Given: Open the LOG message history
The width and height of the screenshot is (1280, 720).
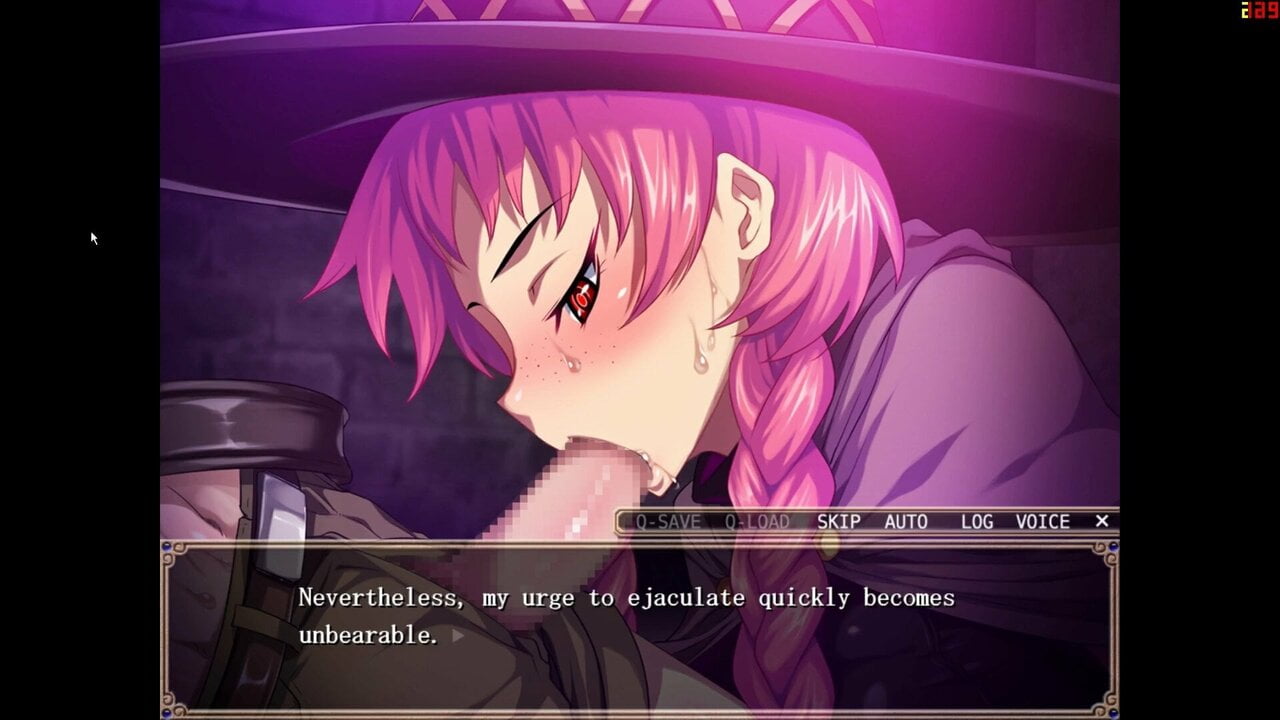Looking at the screenshot, I should [977, 522].
